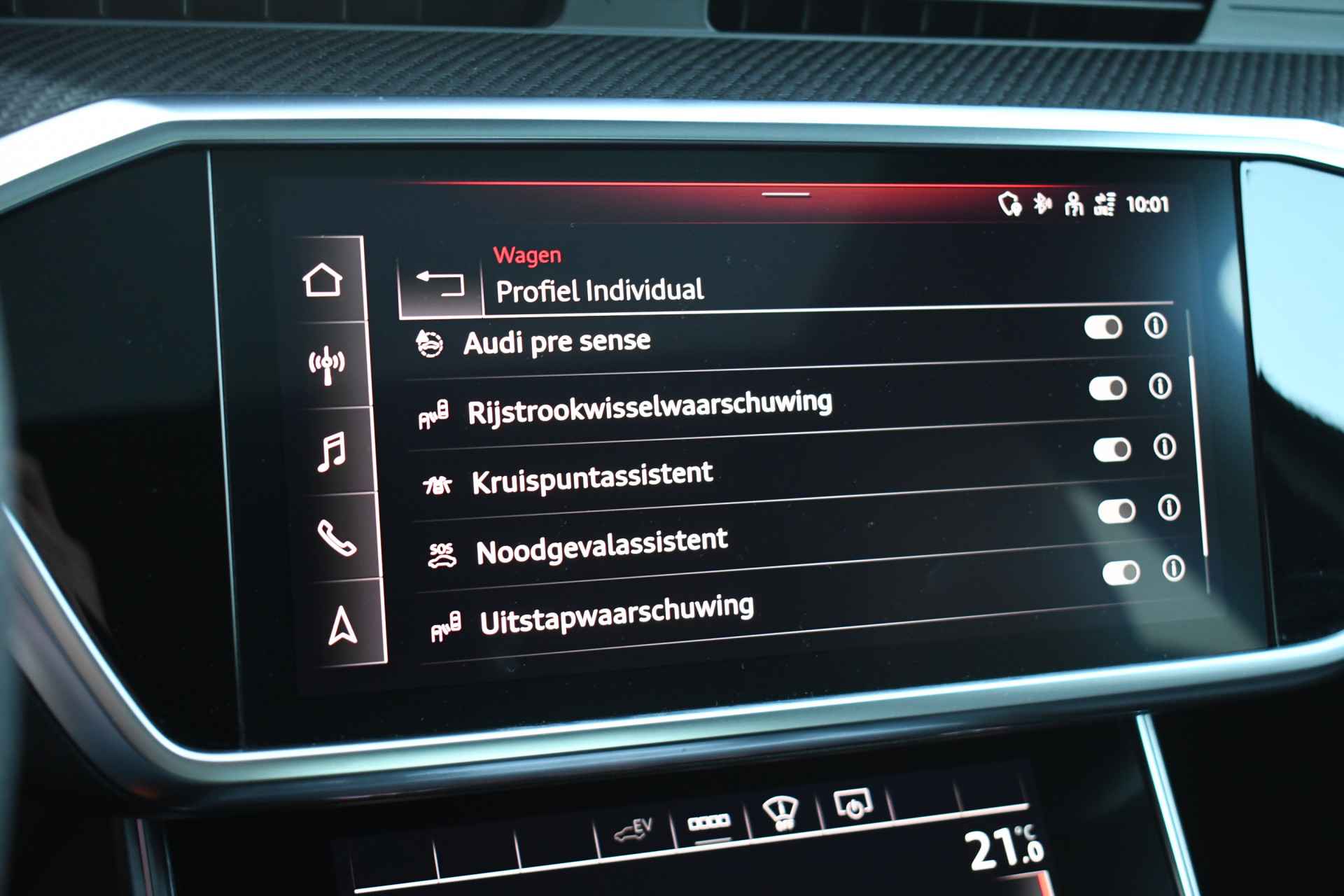Show info for Kruispuntassistent

1164,447
